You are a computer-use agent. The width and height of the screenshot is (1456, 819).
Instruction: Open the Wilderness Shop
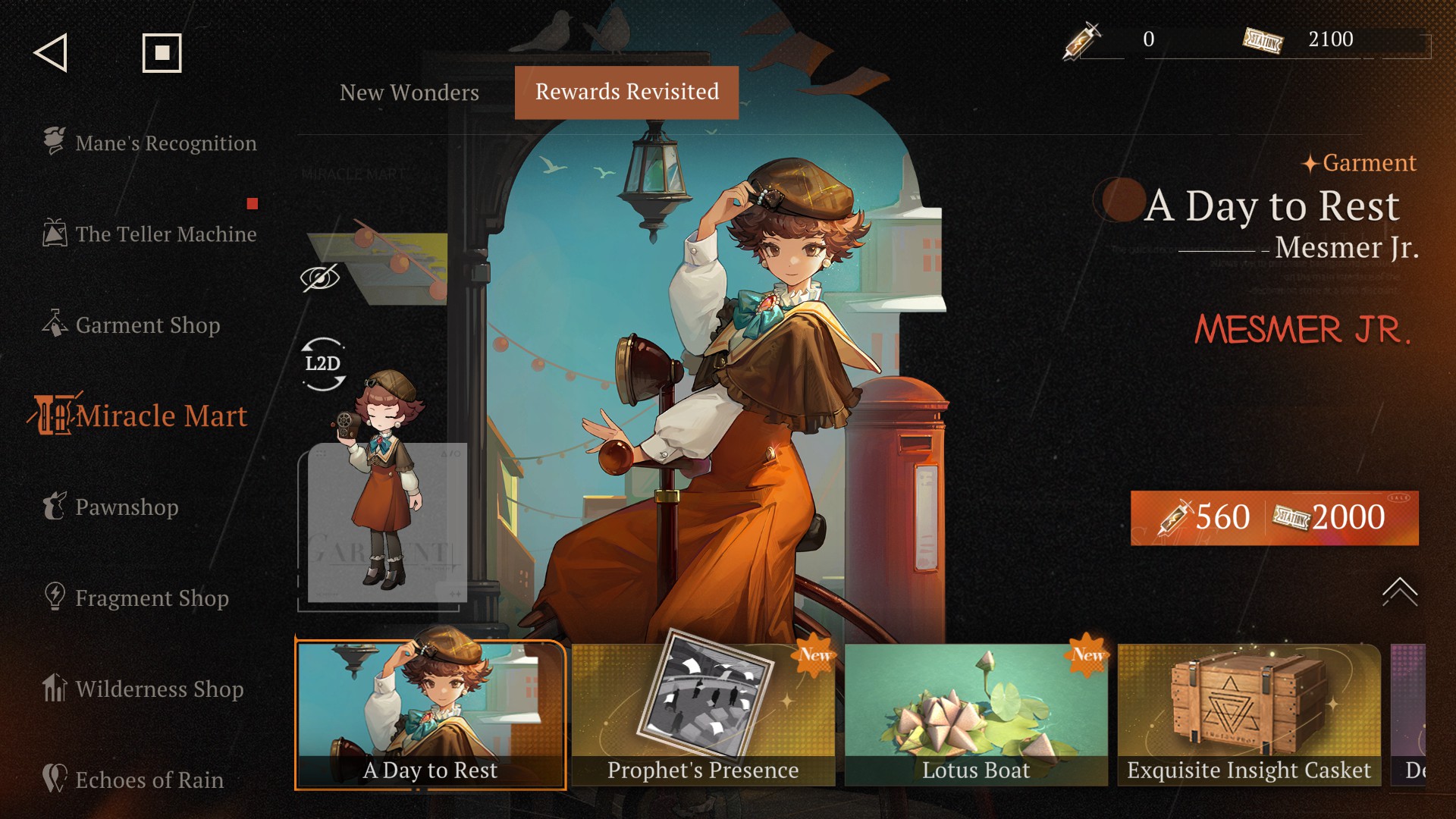click(144, 689)
